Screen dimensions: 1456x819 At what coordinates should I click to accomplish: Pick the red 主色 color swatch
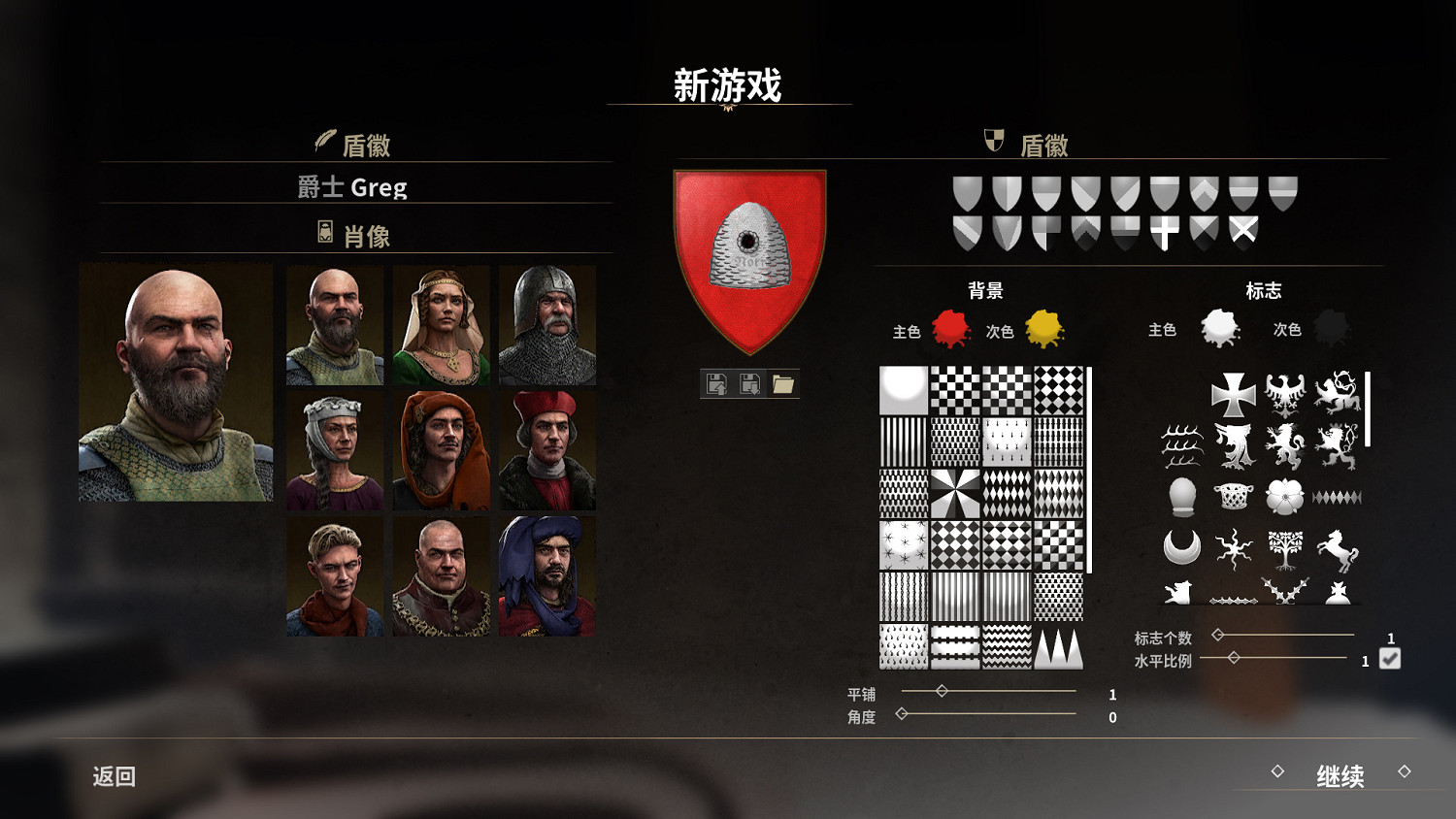[x=948, y=328]
